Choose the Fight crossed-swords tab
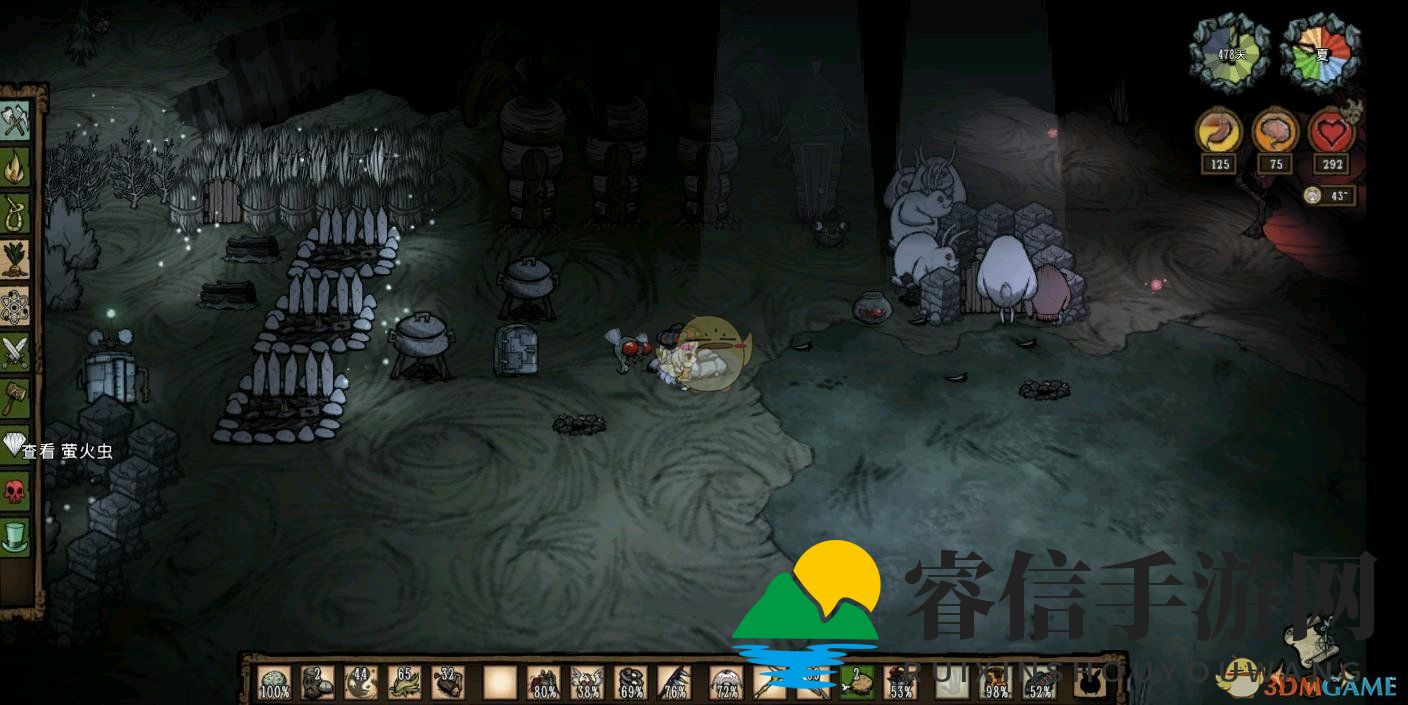Screen dimensions: 1408x705 16,351
